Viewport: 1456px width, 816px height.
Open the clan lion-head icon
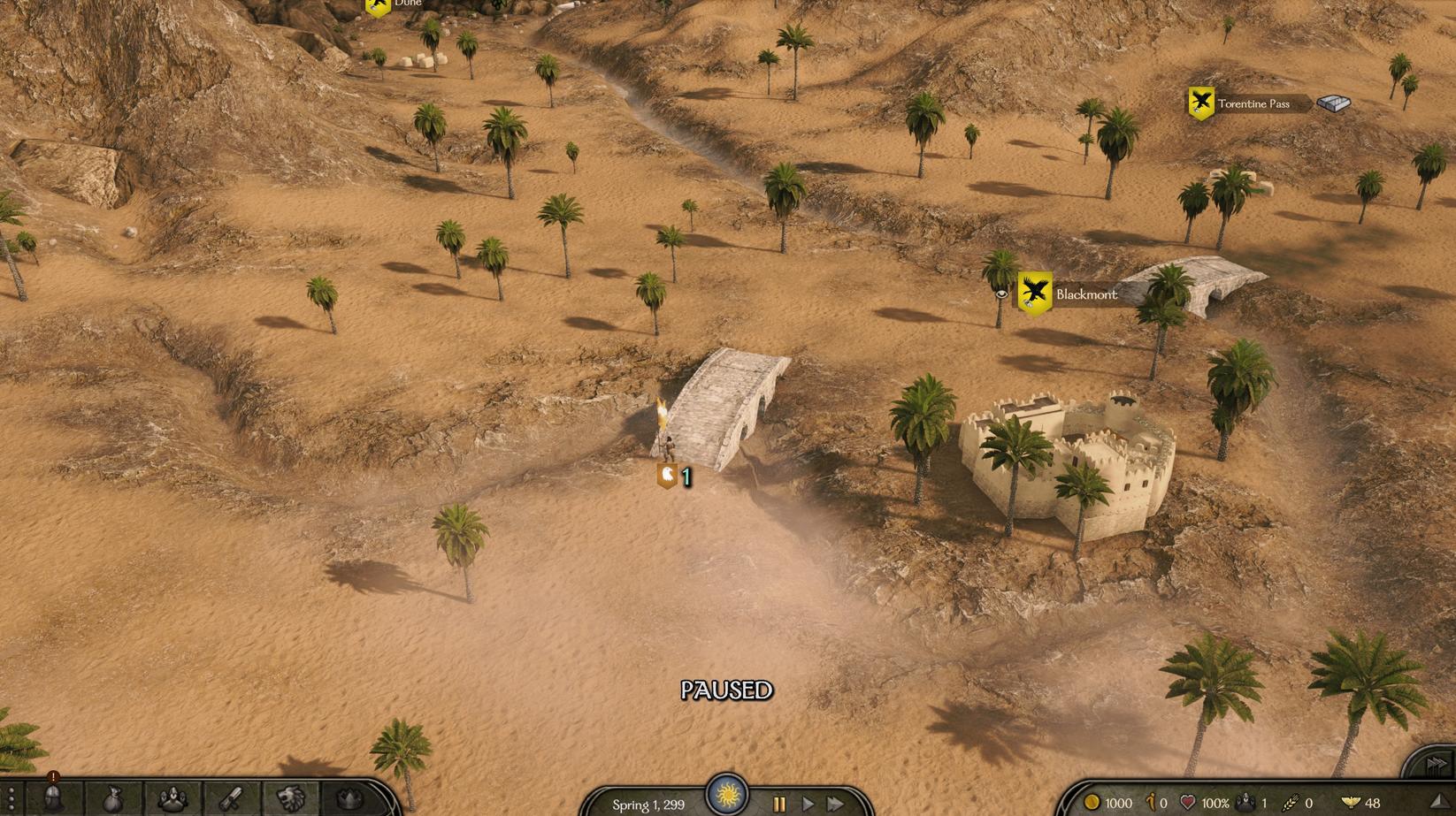coord(291,800)
